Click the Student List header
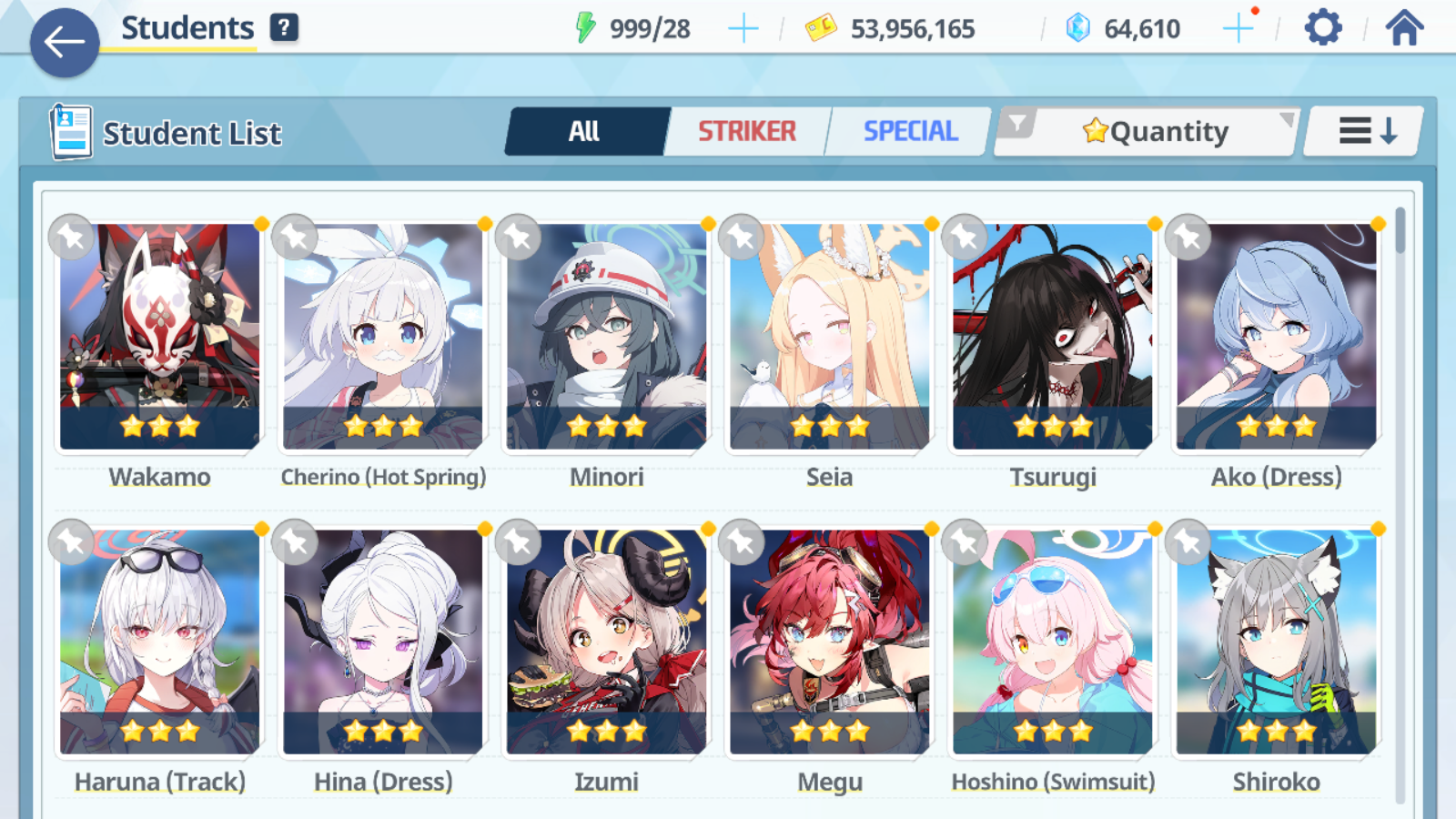This screenshot has height=819, width=1456. [192, 133]
